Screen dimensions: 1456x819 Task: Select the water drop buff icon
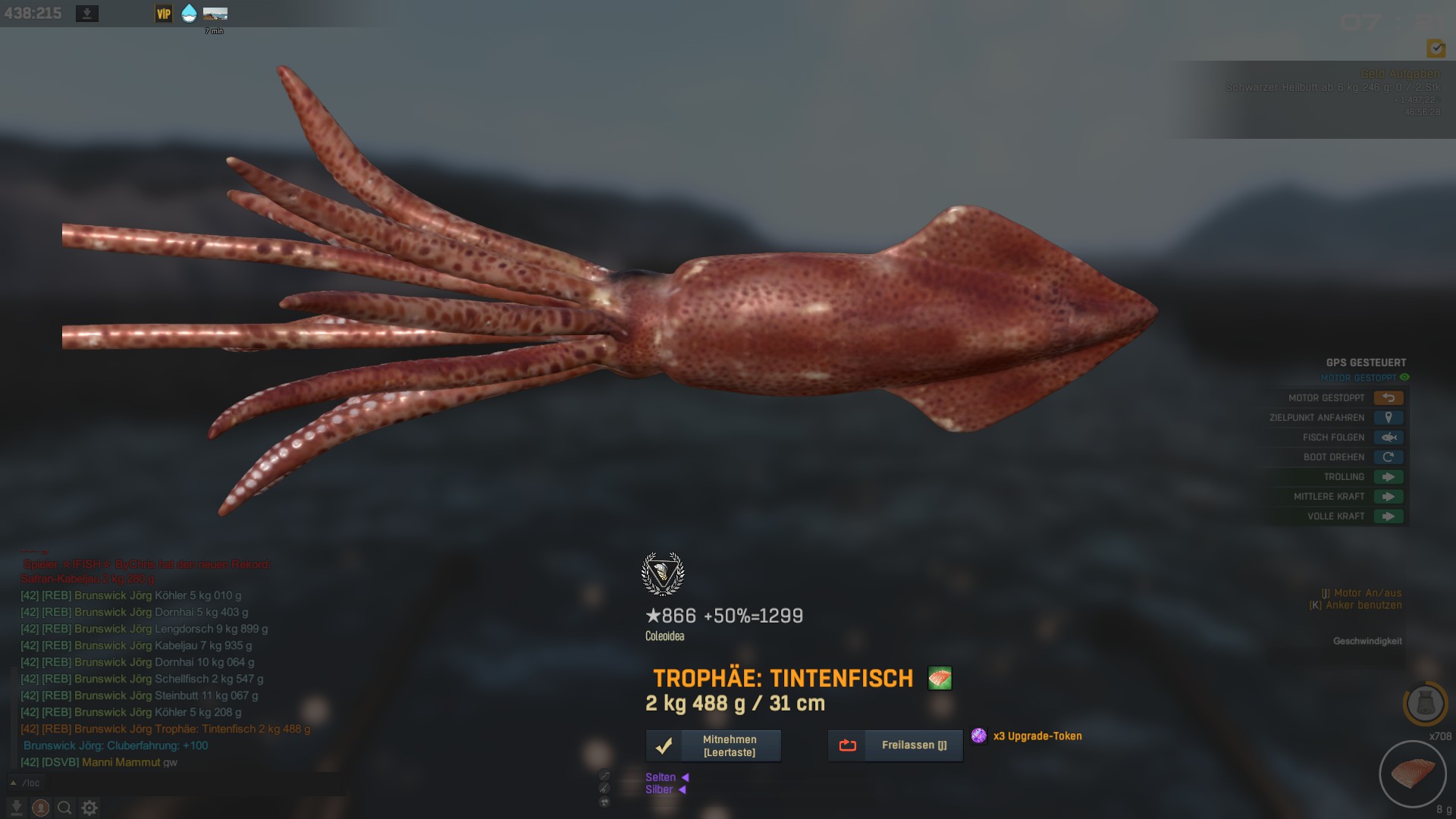[189, 14]
